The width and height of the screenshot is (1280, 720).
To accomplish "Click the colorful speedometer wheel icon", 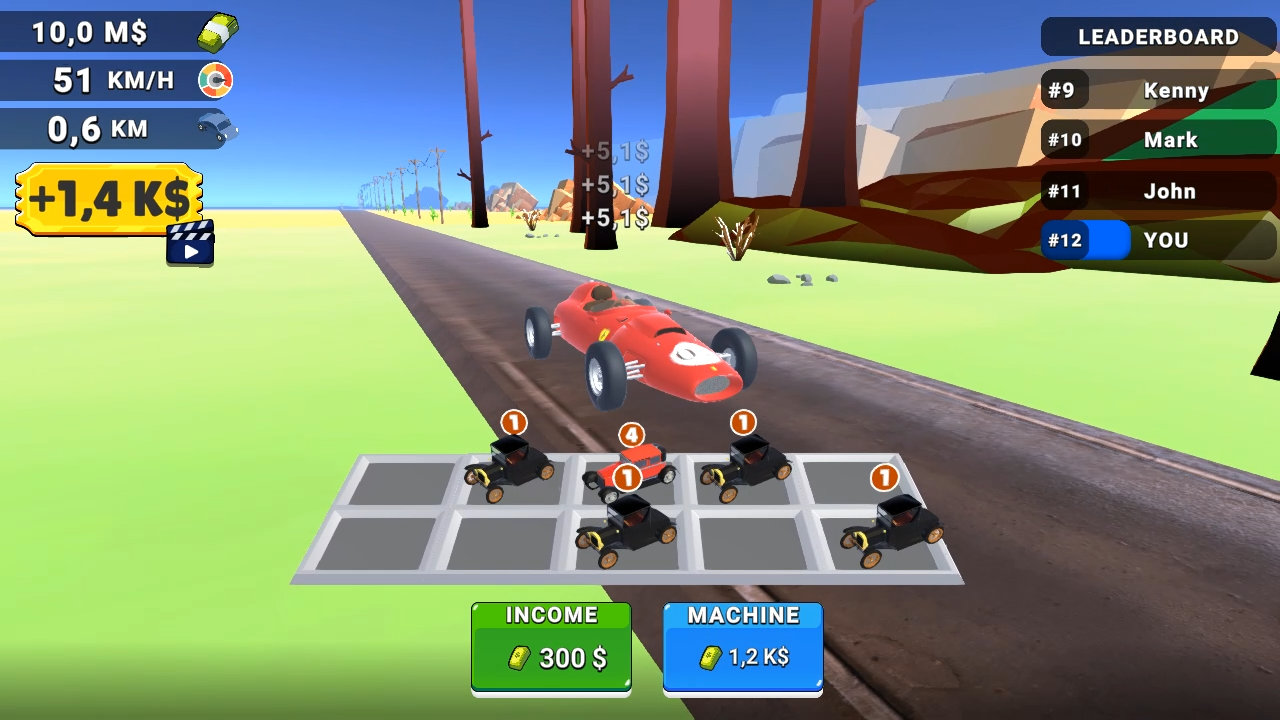I will (214, 79).
